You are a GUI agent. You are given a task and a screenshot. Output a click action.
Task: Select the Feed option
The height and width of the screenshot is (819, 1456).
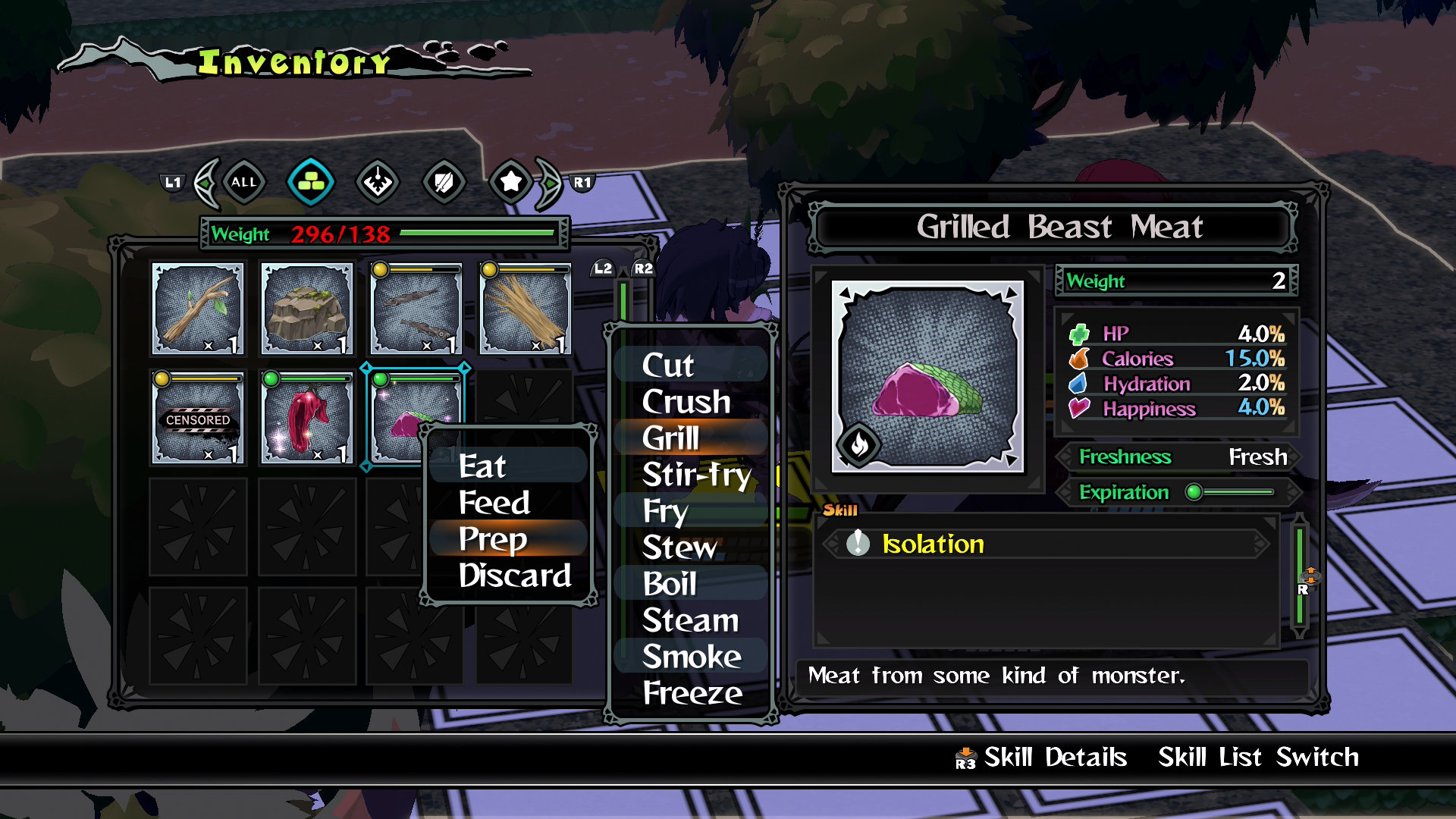click(494, 503)
